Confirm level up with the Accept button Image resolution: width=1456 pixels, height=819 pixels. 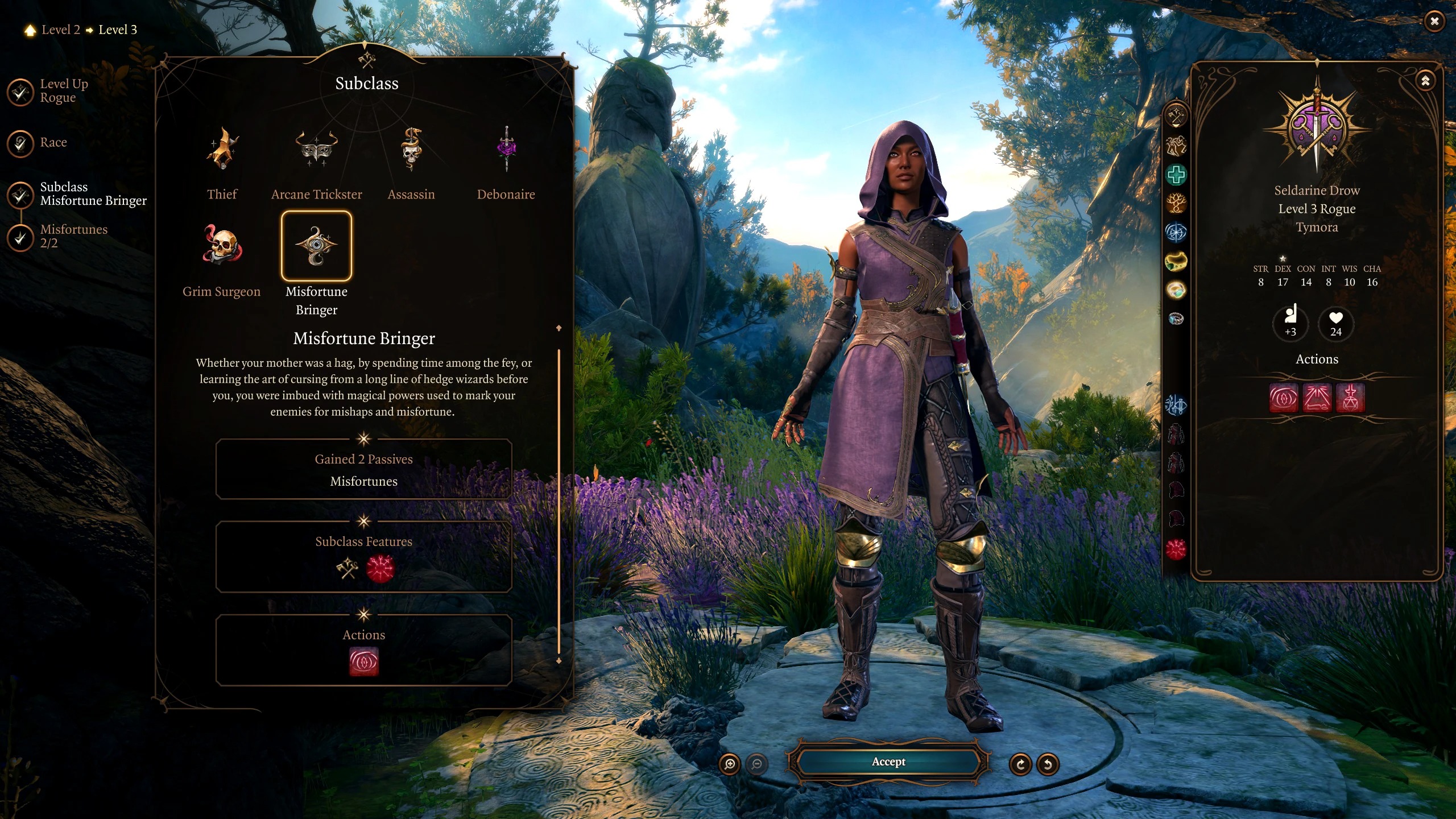coord(888,762)
